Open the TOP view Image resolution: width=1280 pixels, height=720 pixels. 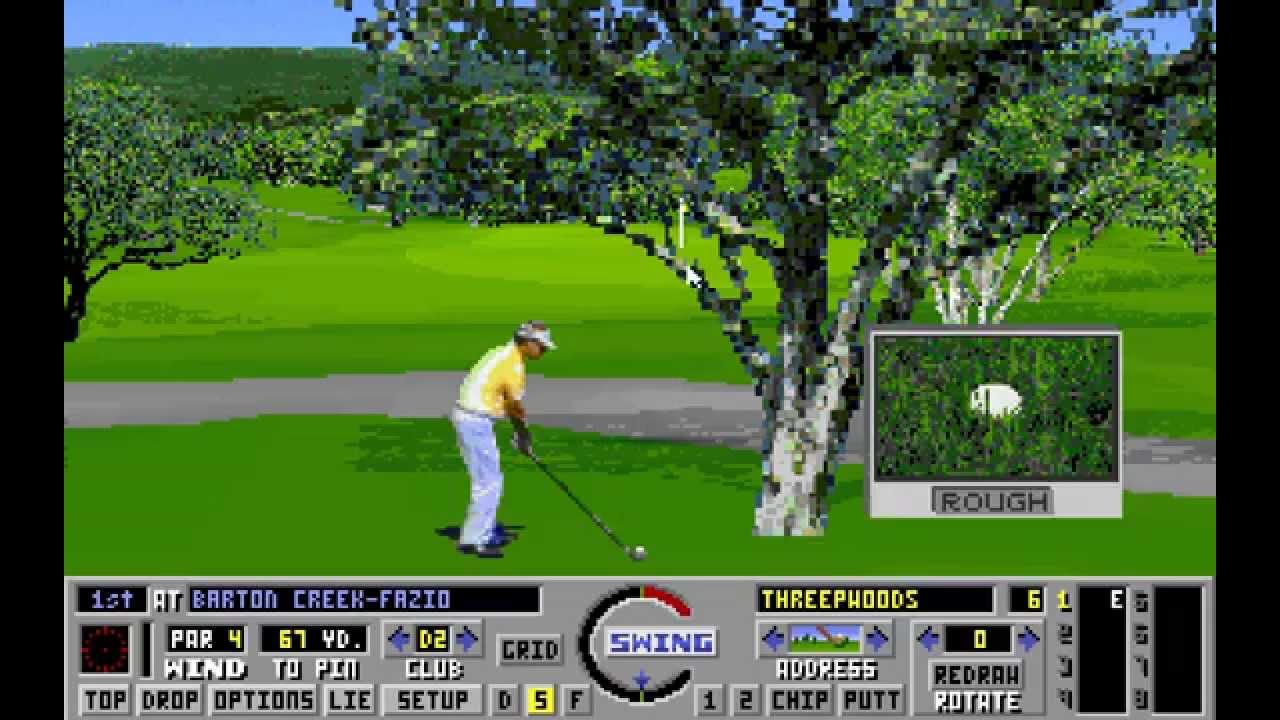point(105,700)
